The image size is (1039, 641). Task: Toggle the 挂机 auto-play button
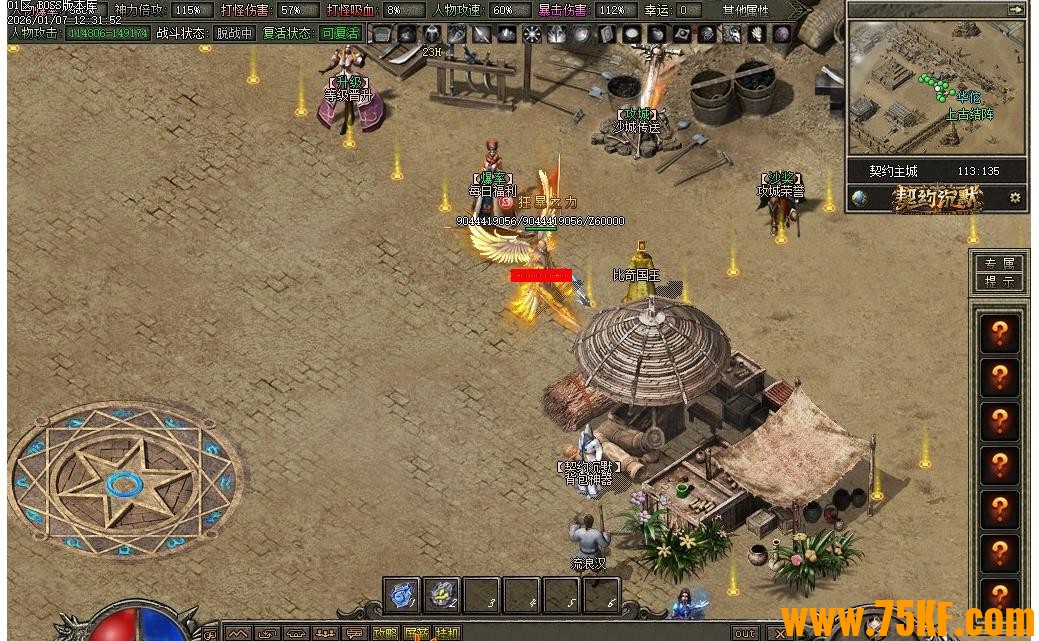pos(447,633)
